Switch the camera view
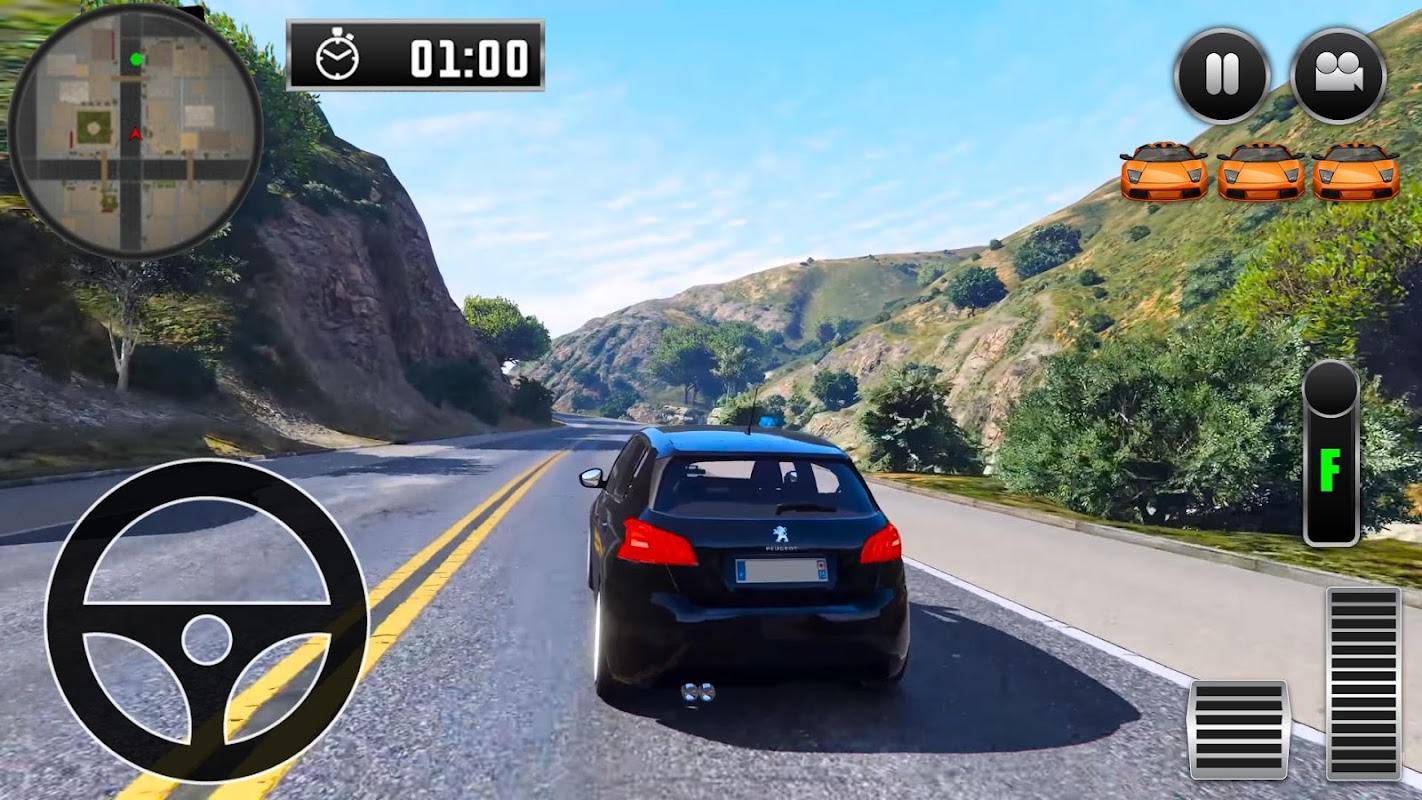This screenshot has height=800, width=1422. click(1338, 75)
